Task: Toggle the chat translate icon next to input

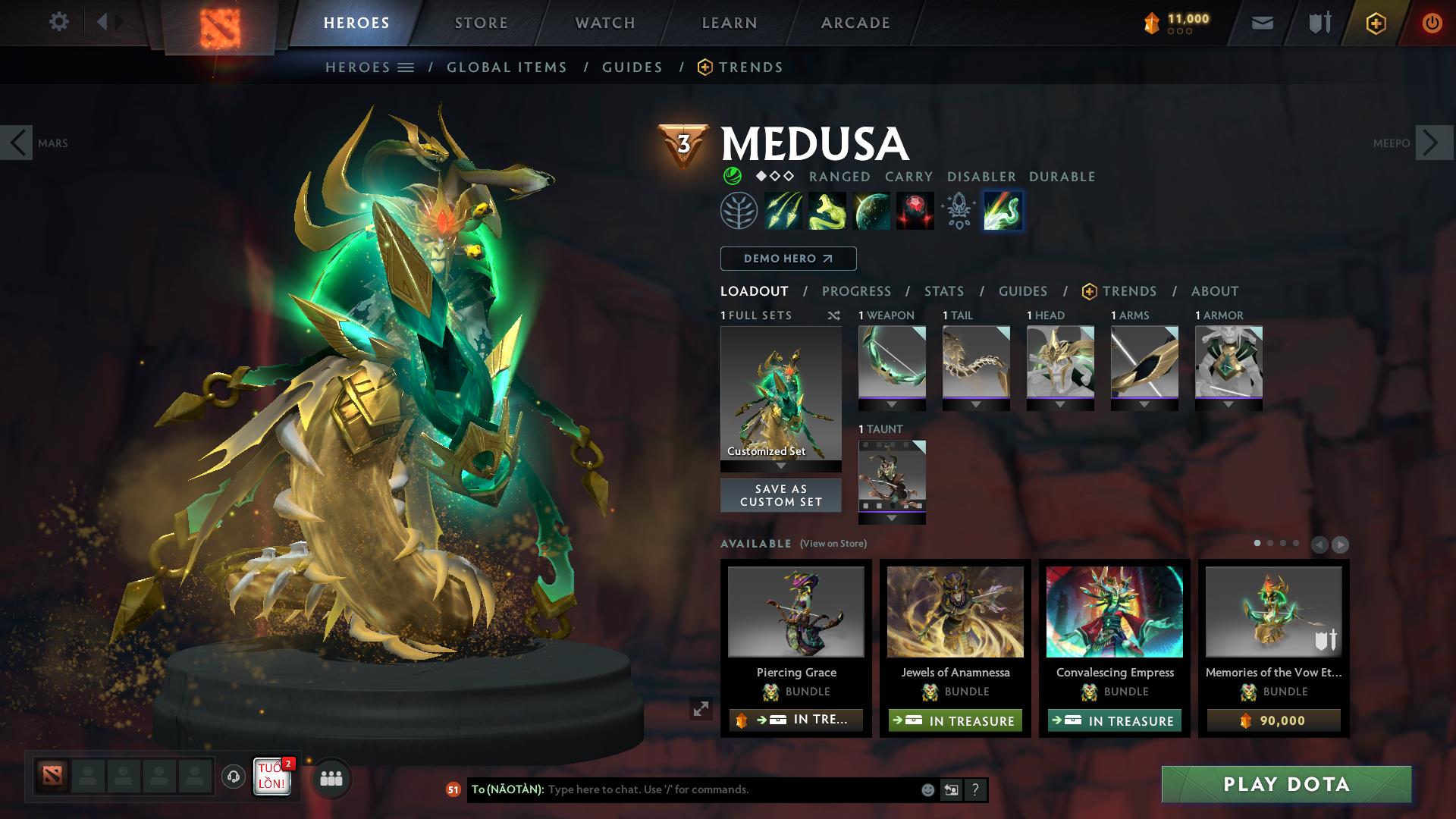Action: tap(950, 789)
